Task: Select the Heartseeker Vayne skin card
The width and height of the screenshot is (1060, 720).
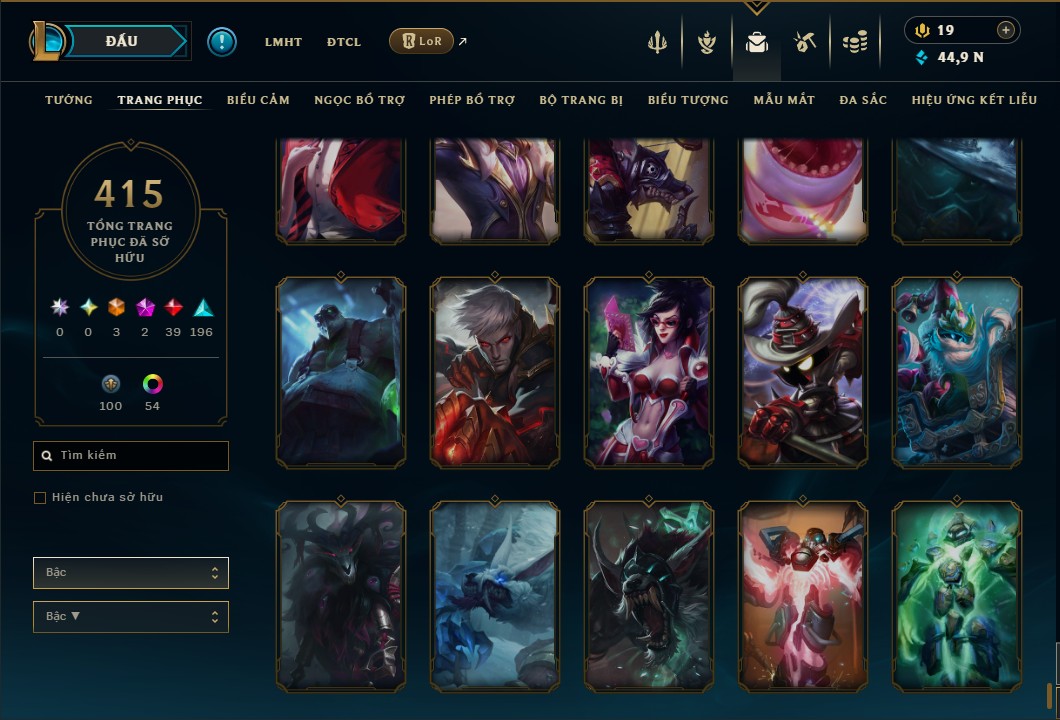Action: click(x=649, y=372)
